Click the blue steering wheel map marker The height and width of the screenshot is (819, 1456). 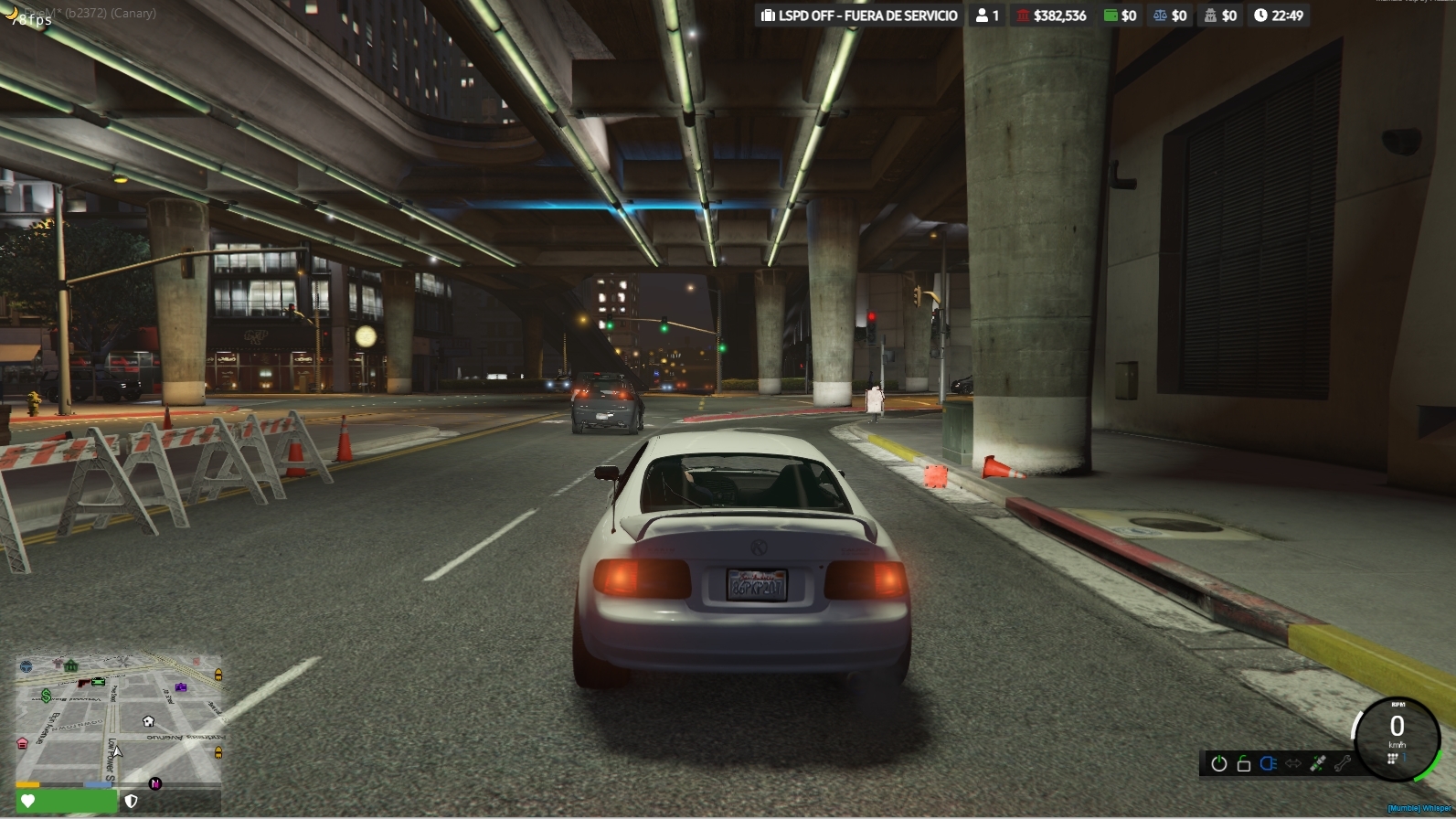click(26, 666)
